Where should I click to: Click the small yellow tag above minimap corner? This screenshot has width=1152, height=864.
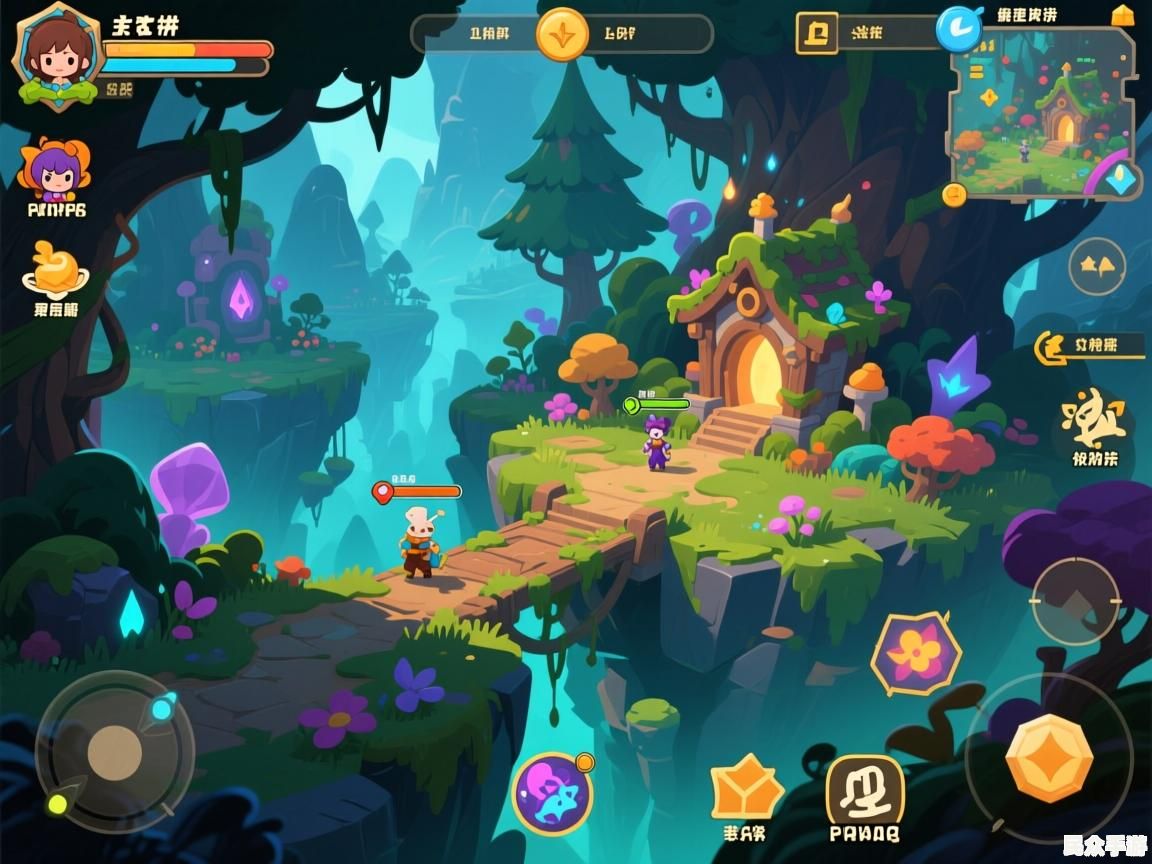pos(1123,15)
